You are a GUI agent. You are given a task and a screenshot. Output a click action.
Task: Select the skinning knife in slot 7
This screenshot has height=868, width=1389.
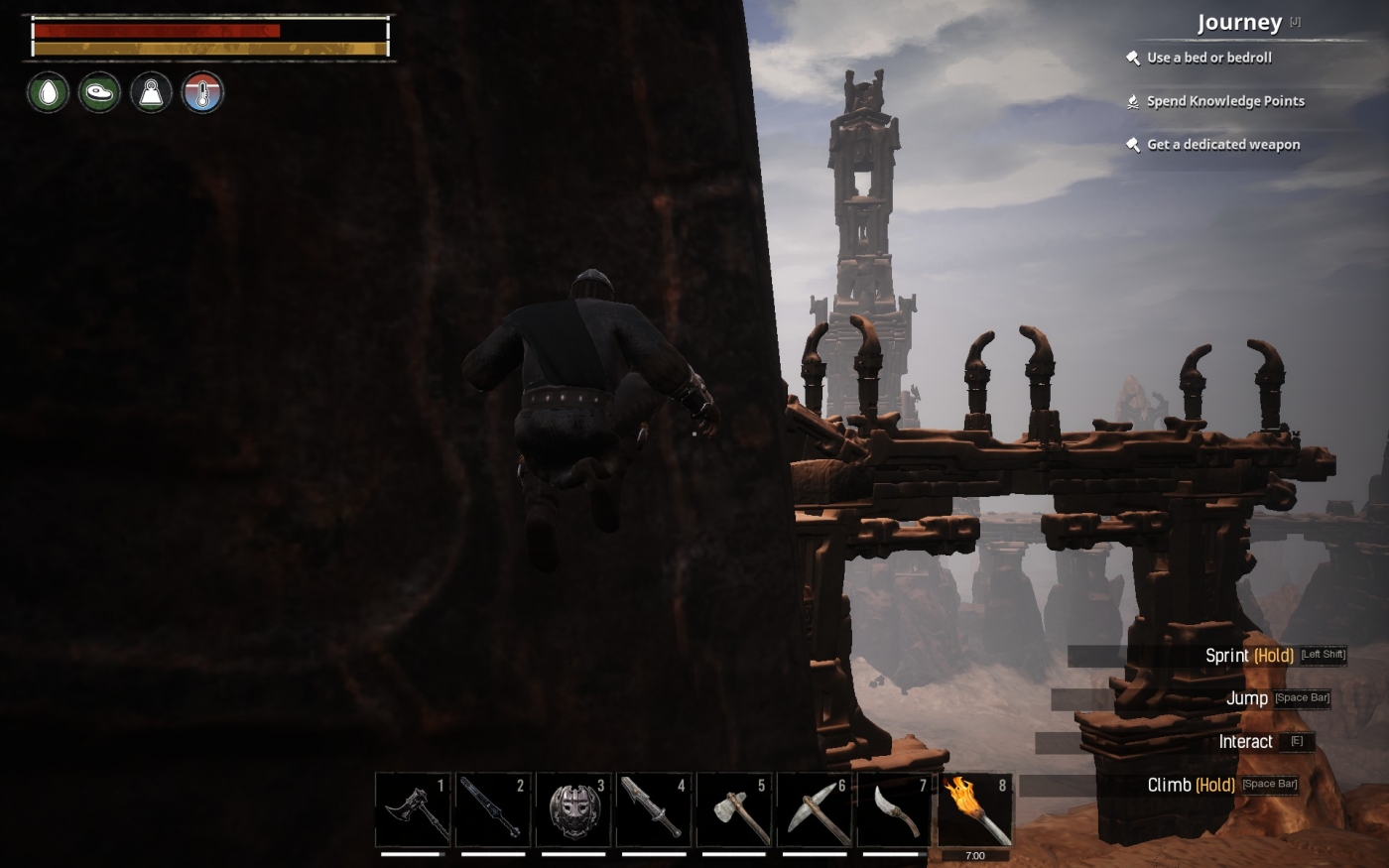pyautogui.click(x=895, y=809)
